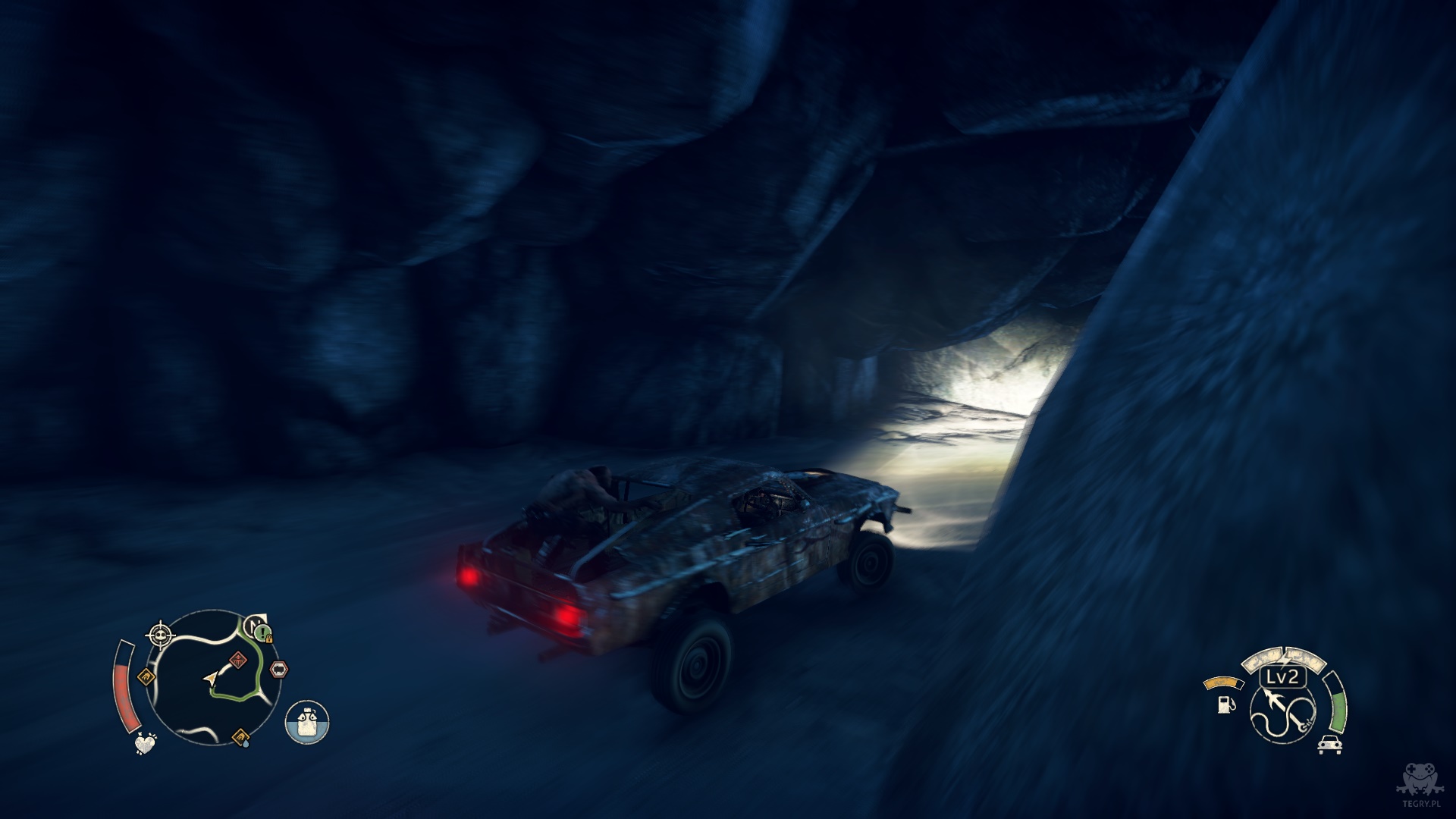Viewport: 1456px width, 819px height.
Task: Select the yellow diamond marker beside health bar
Action: click(146, 676)
